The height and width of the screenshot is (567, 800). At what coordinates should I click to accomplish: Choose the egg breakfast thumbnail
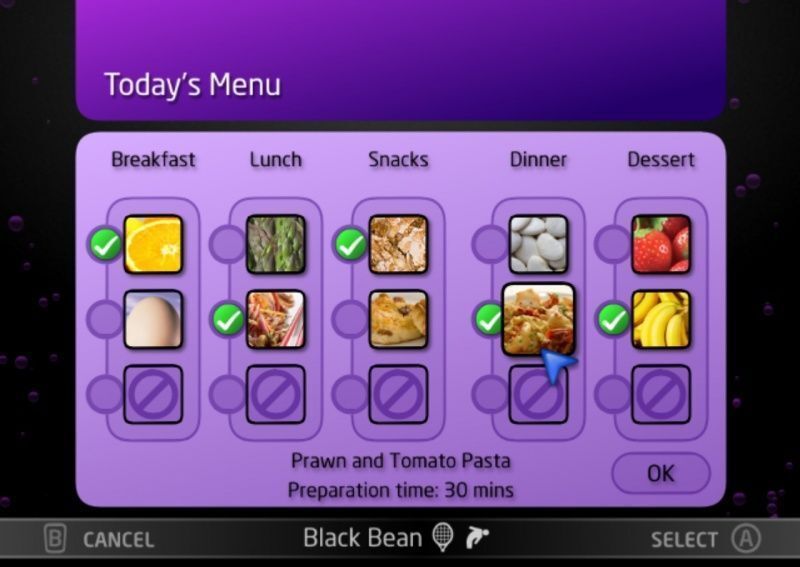tap(153, 319)
